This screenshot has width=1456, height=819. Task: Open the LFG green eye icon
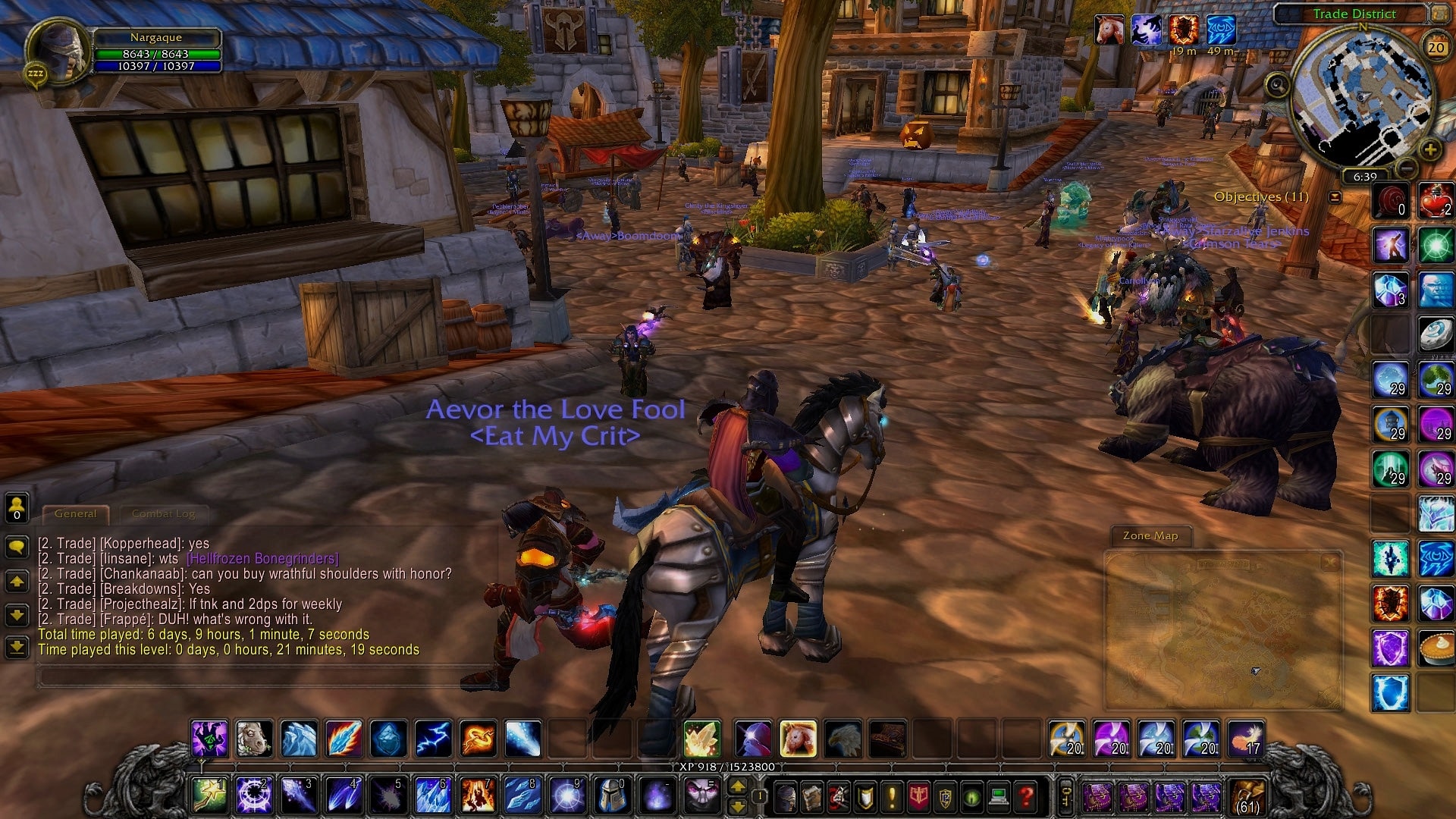[x=971, y=796]
